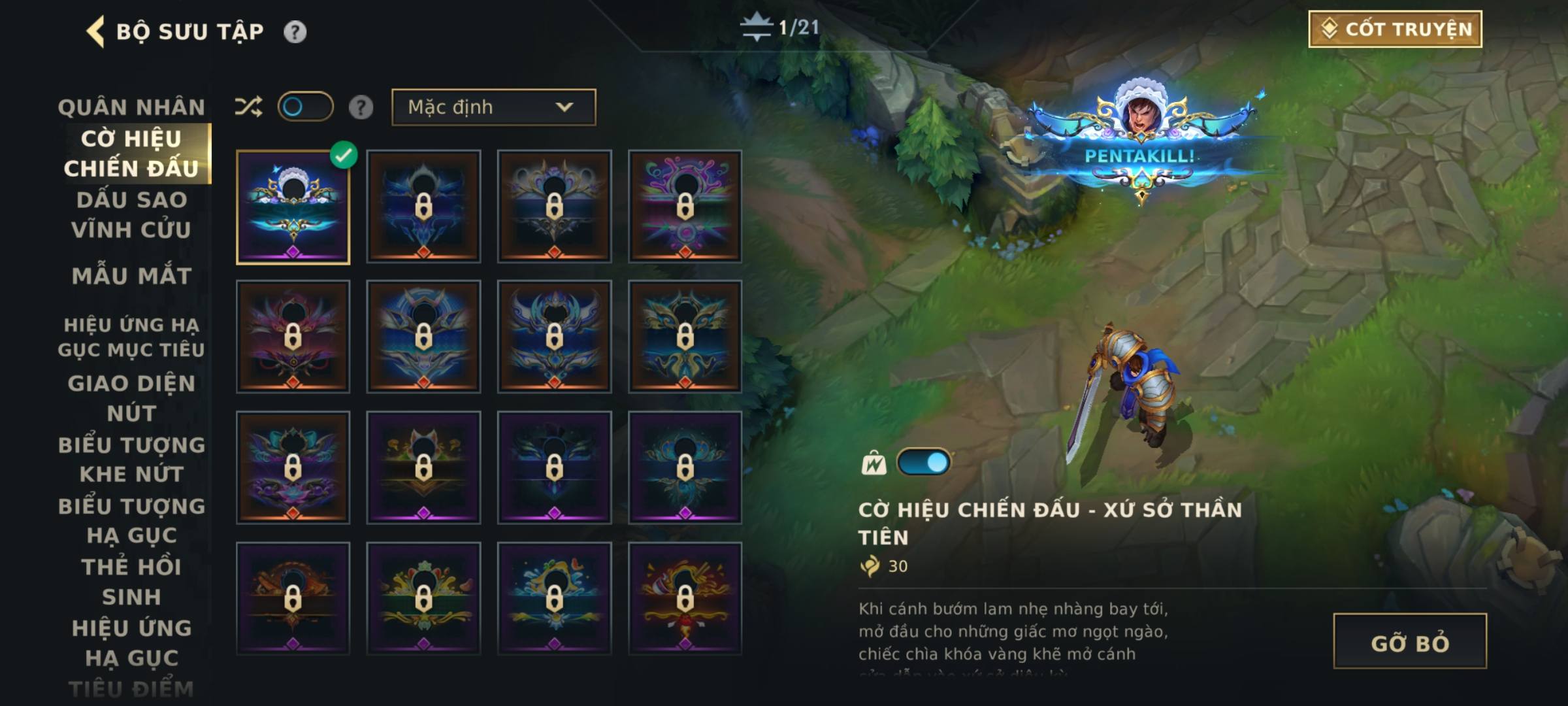Show help for the shuffle toggle
This screenshot has width=1568, height=706.
[361, 107]
